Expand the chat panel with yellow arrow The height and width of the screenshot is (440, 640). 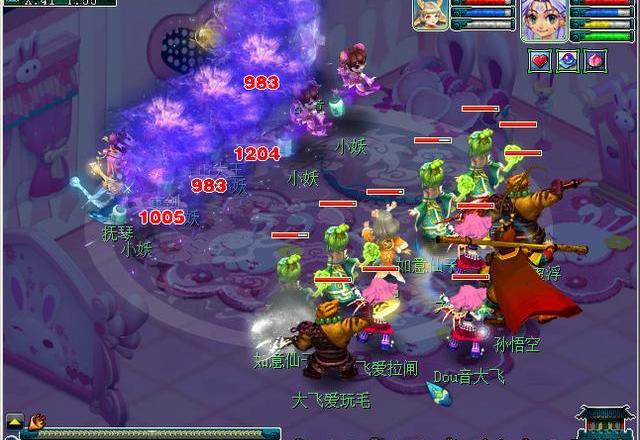(x=14, y=420)
